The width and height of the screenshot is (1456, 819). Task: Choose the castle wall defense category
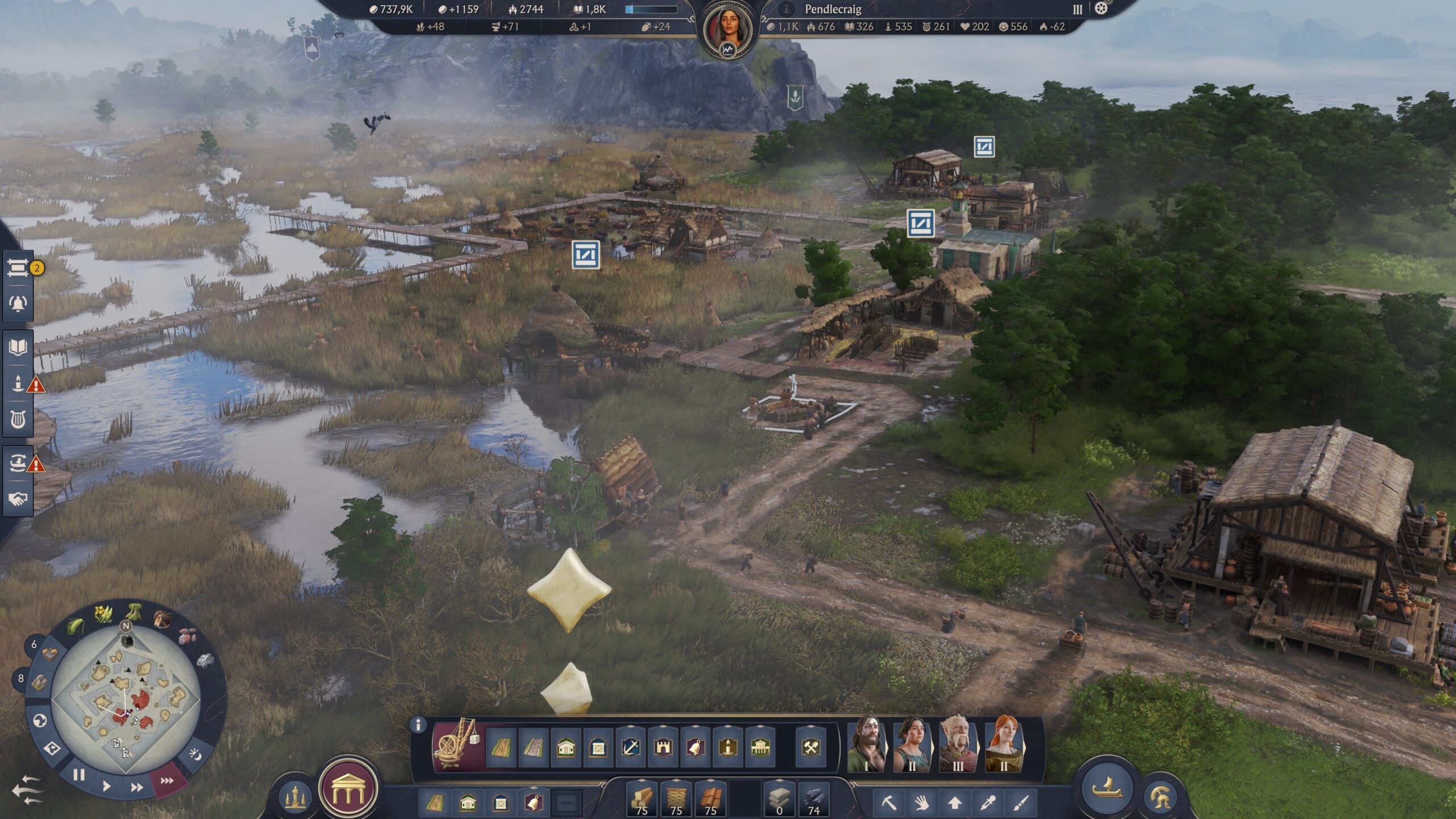[663, 747]
